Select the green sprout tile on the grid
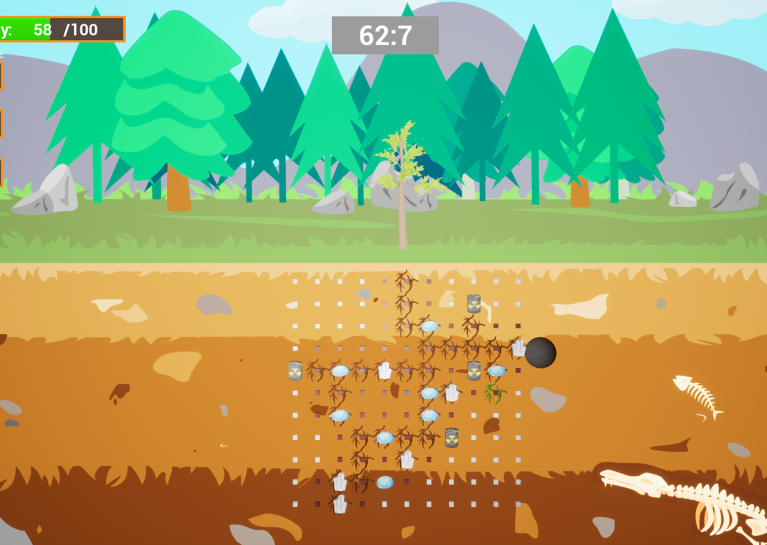Screen dimensions: 767x545 point(494,392)
